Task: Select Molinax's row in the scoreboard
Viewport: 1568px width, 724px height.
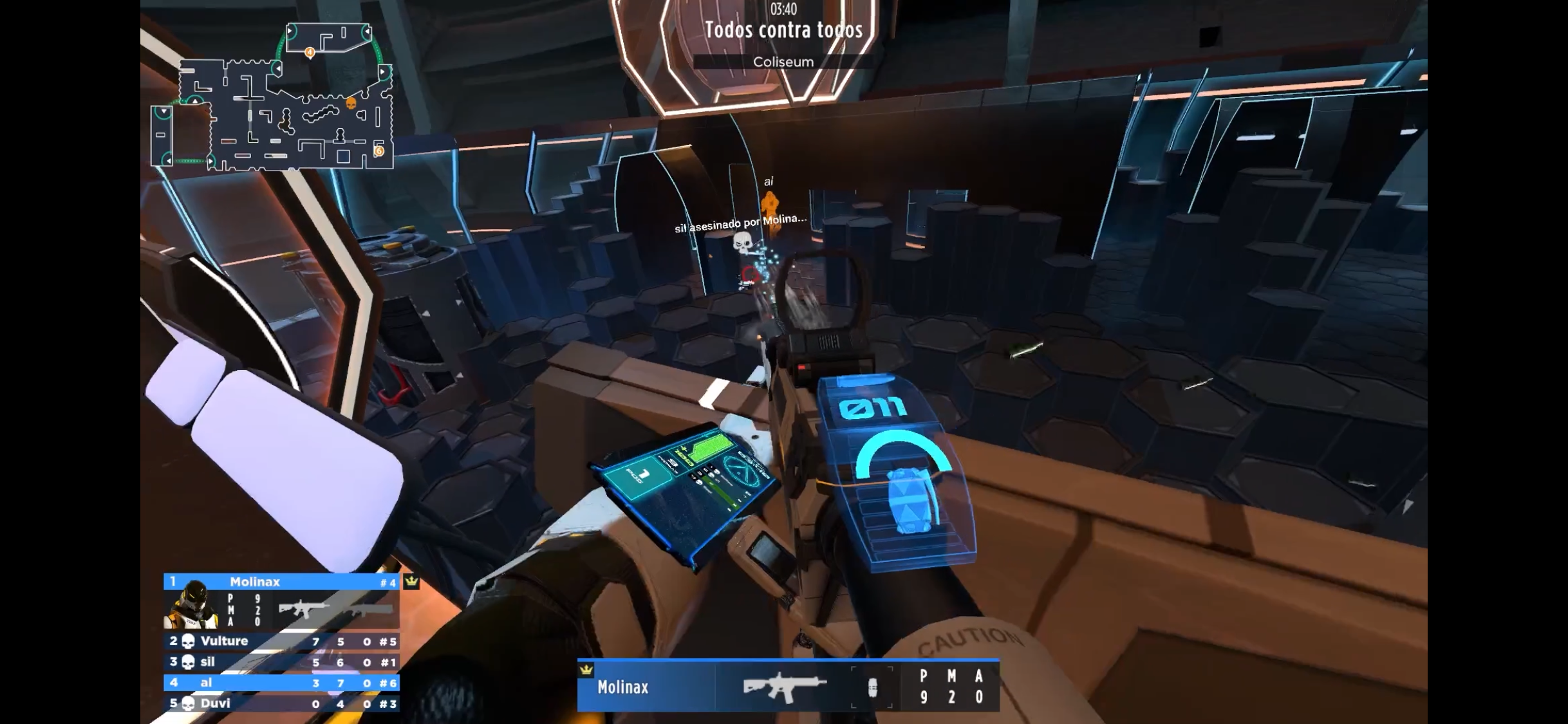Action: coord(281,582)
